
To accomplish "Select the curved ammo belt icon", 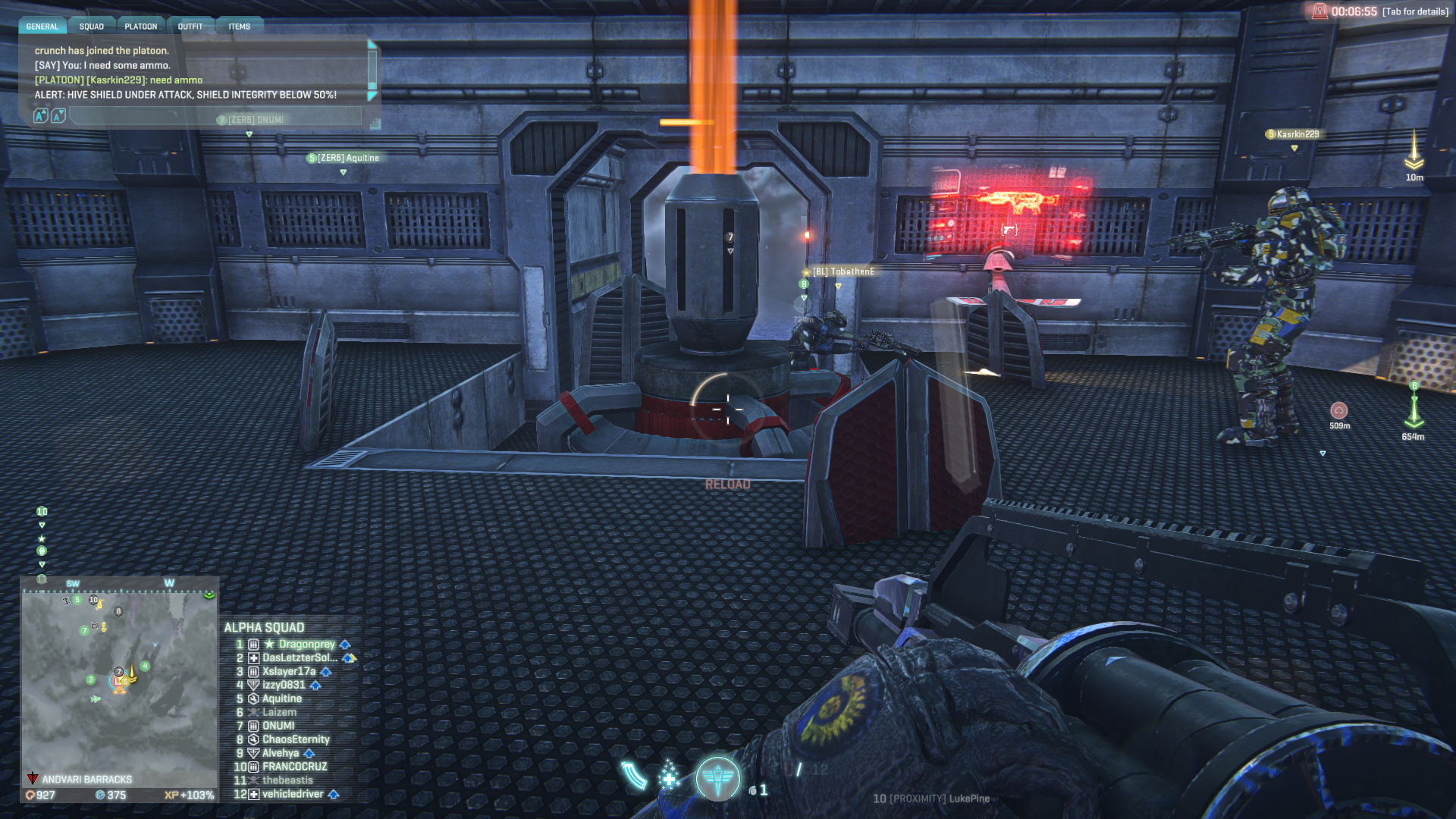I will [634, 775].
